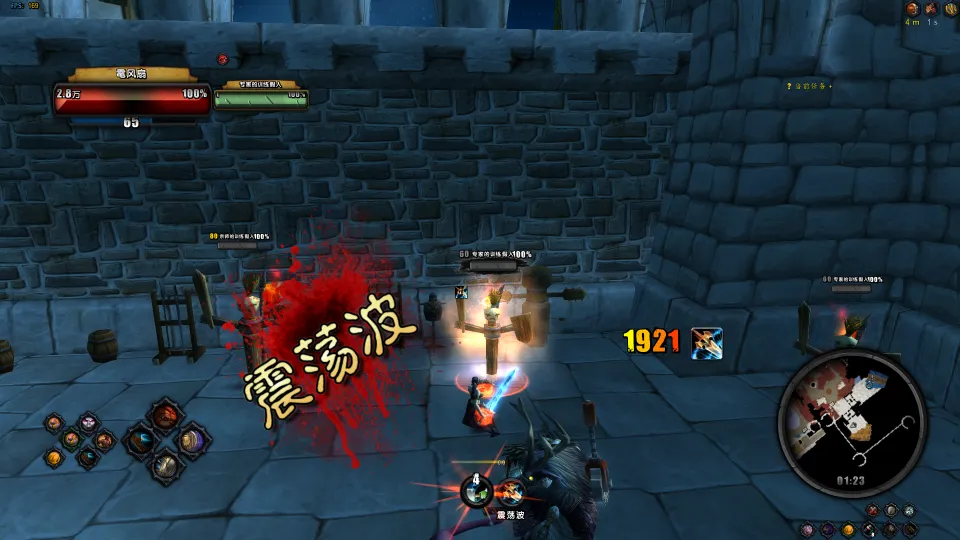Use the blue sword slash ability in large diamond
Image resolution: width=960 pixels, height=540 pixels.
pyautogui.click(x=142, y=439)
